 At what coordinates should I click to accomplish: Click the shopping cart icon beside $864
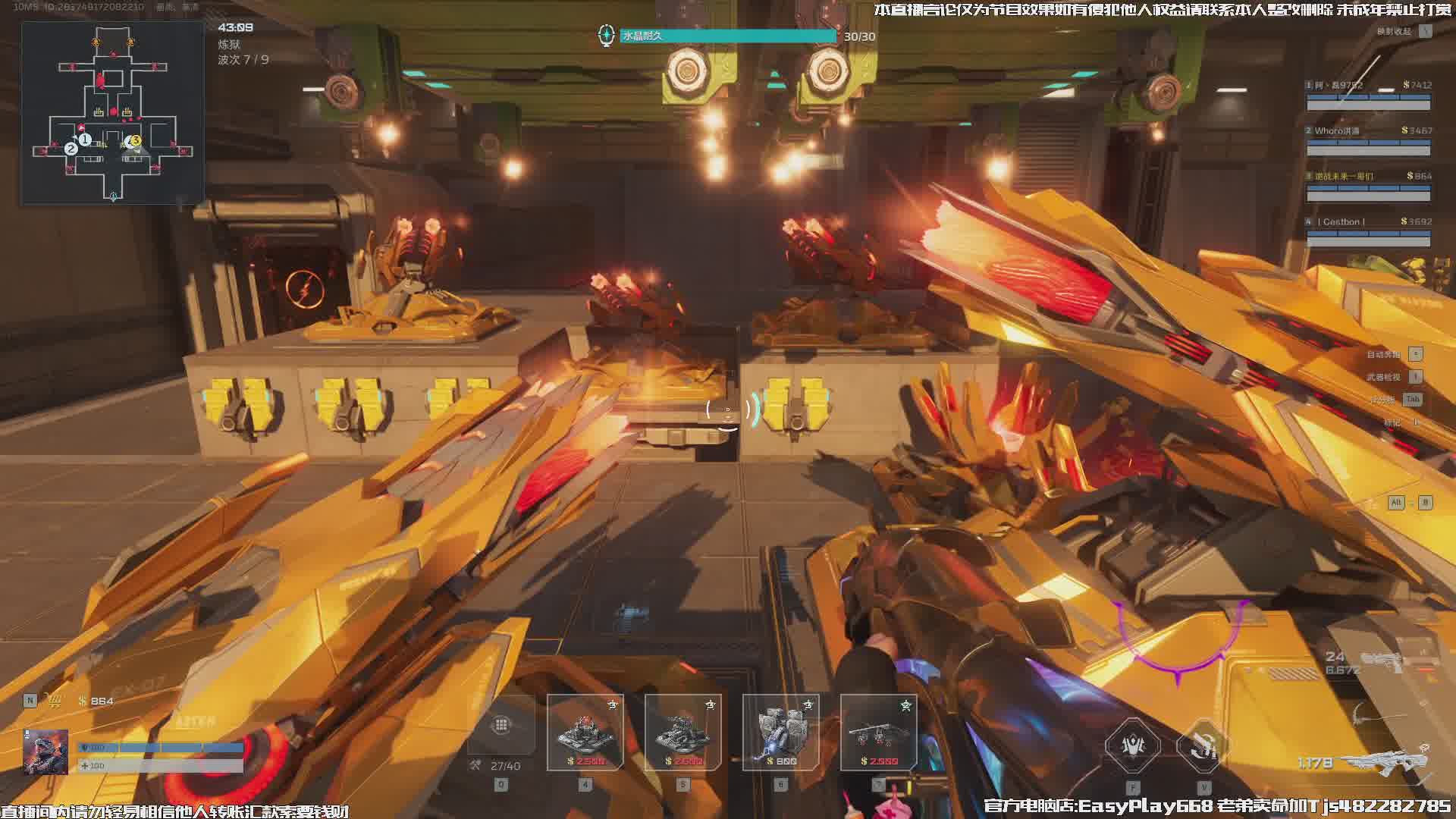(x=55, y=701)
